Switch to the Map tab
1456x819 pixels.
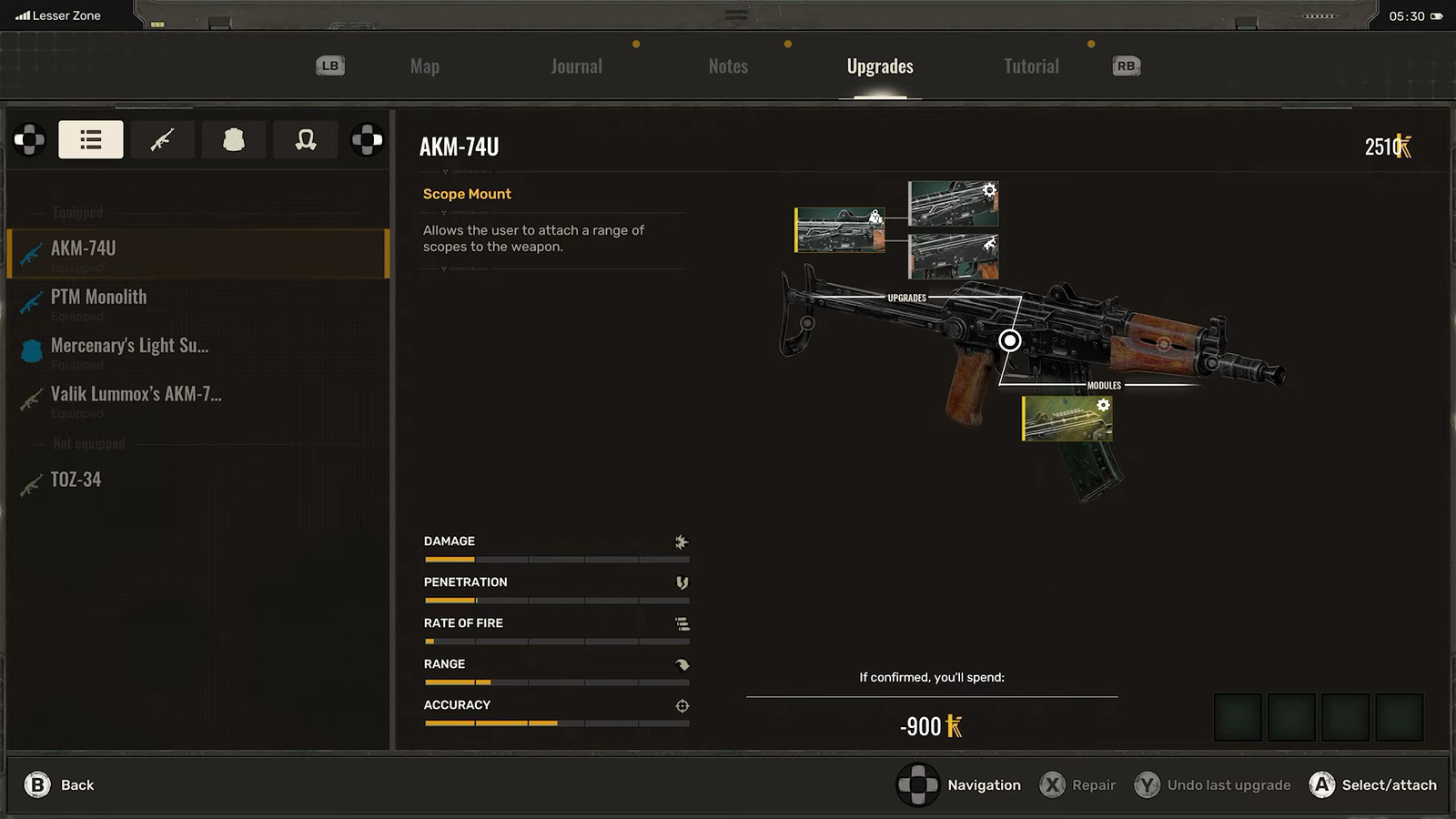tap(424, 66)
